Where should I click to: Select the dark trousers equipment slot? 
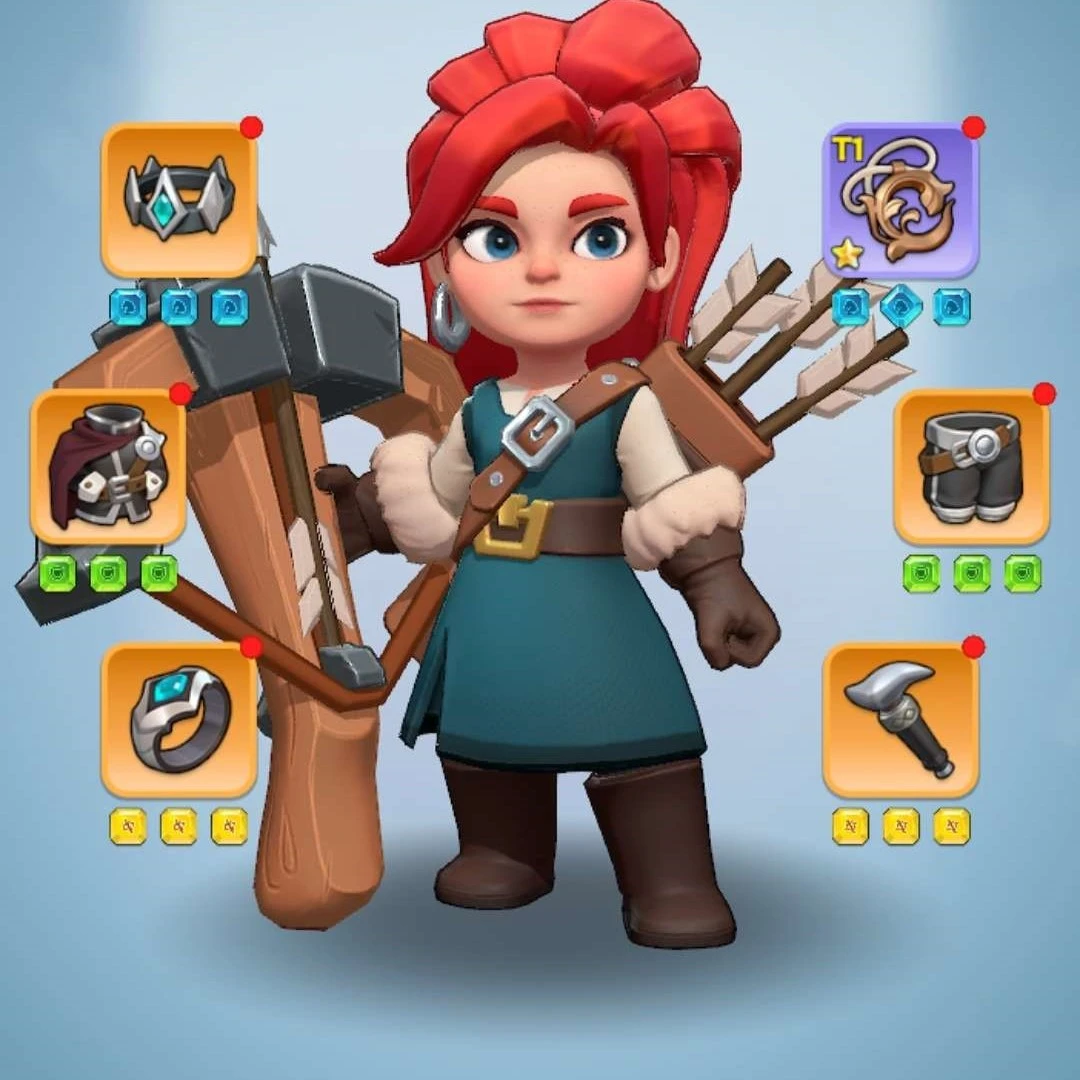(971, 466)
